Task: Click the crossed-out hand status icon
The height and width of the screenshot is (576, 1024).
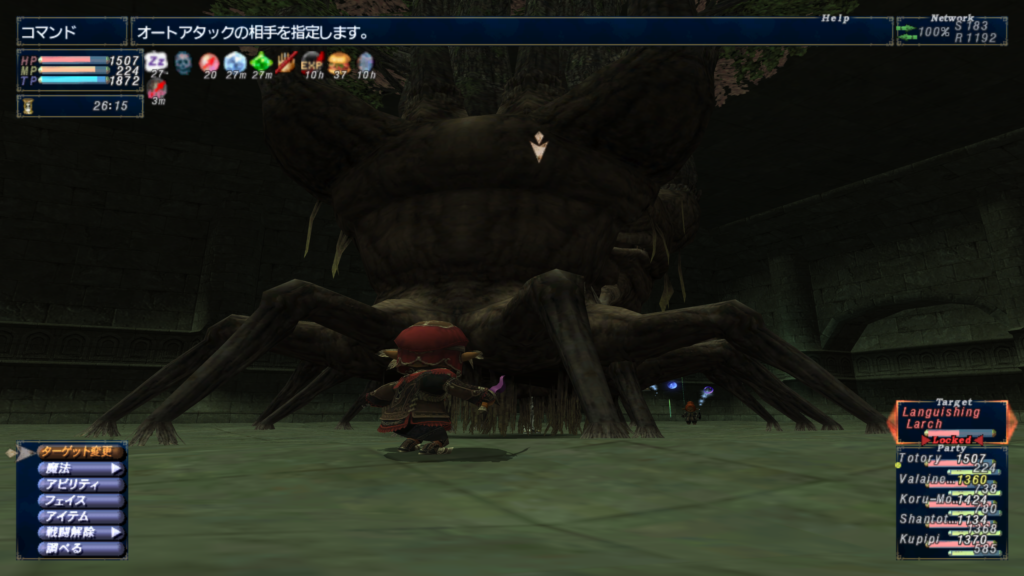Action: (x=287, y=62)
